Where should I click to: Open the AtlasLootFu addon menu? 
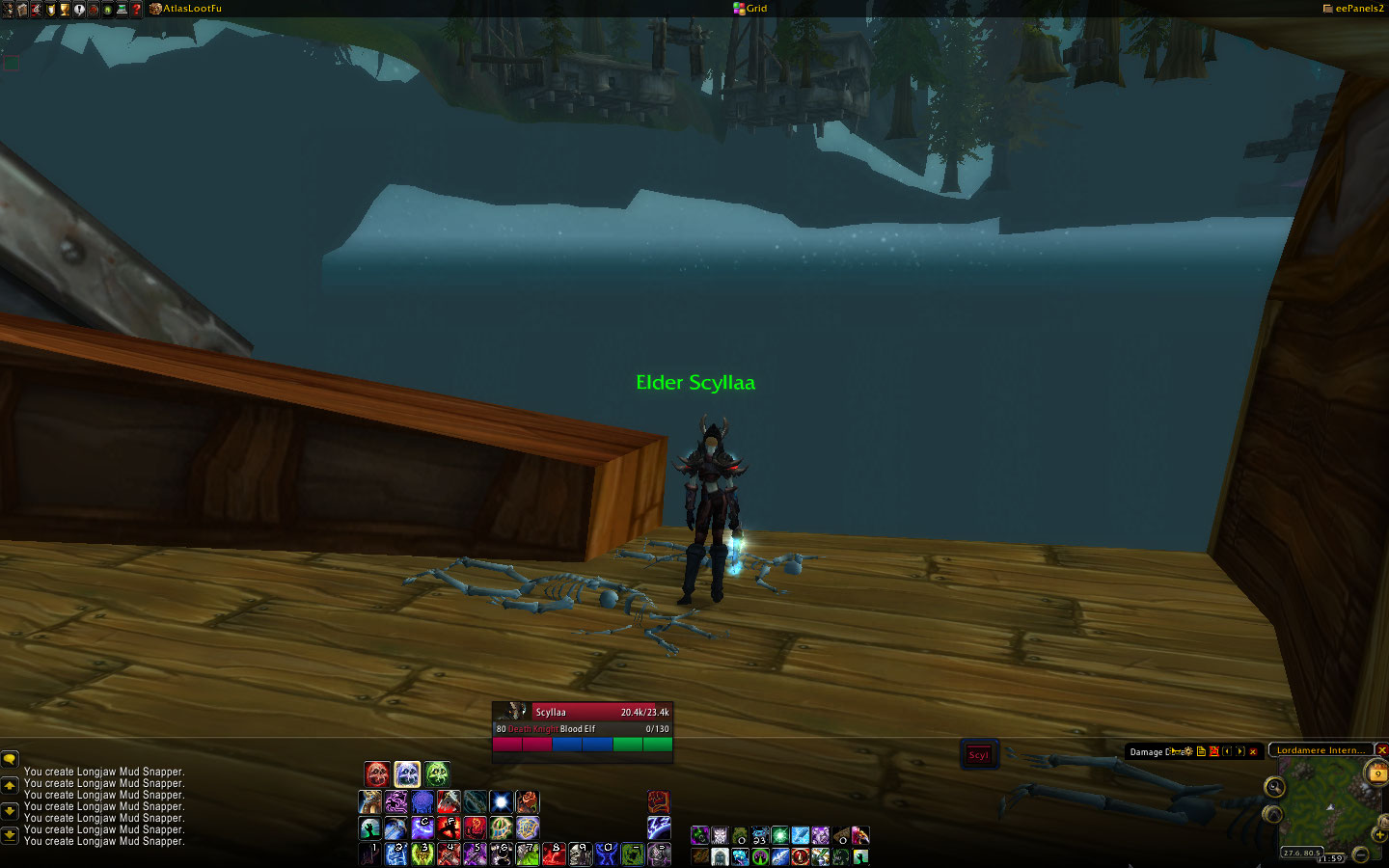coord(191,9)
